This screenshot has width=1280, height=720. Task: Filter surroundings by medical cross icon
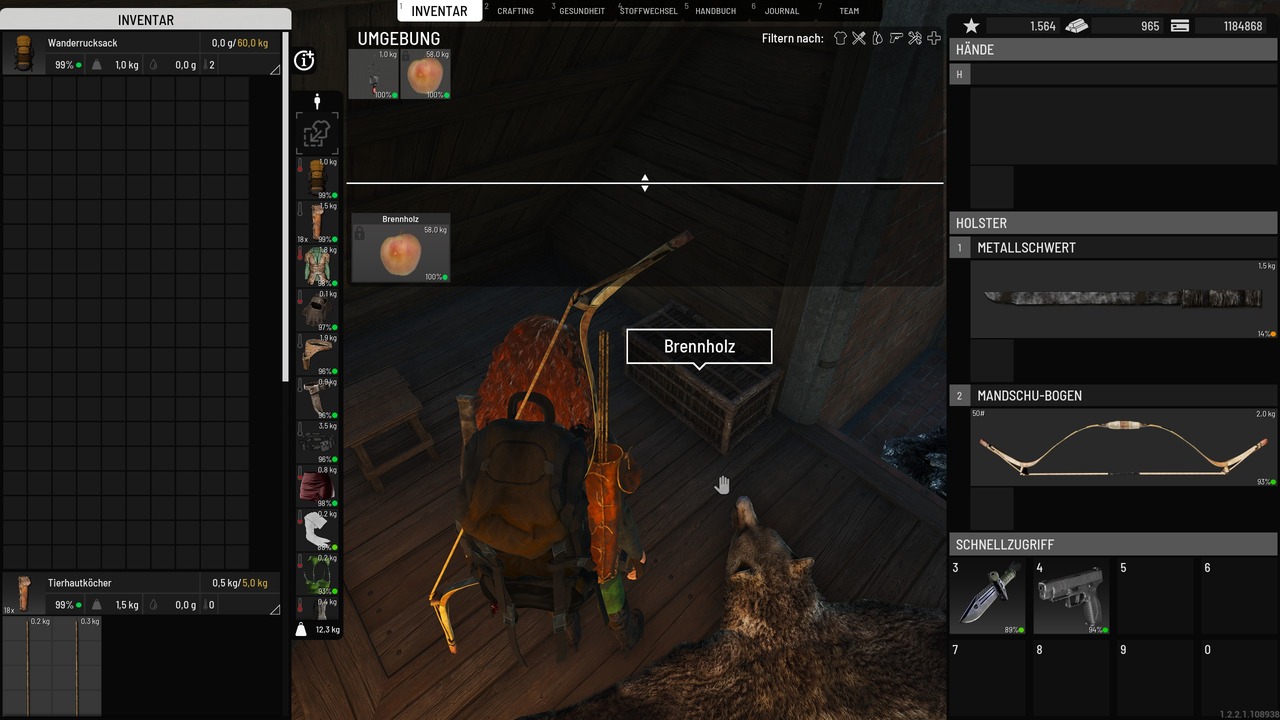(x=934, y=38)
